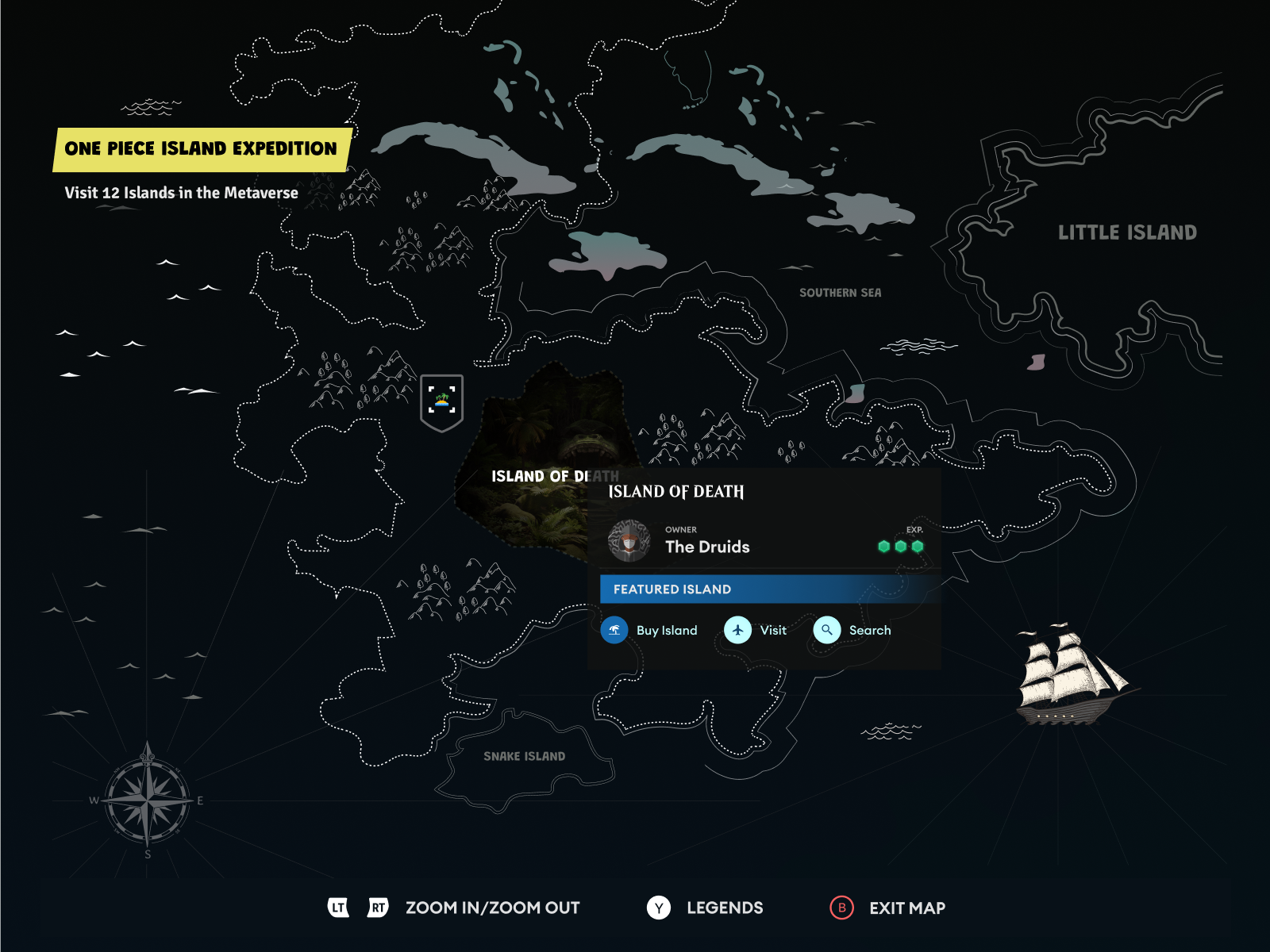
Task: Select the palm tree Buy Island icon
Action: click(x=615, y=630)
